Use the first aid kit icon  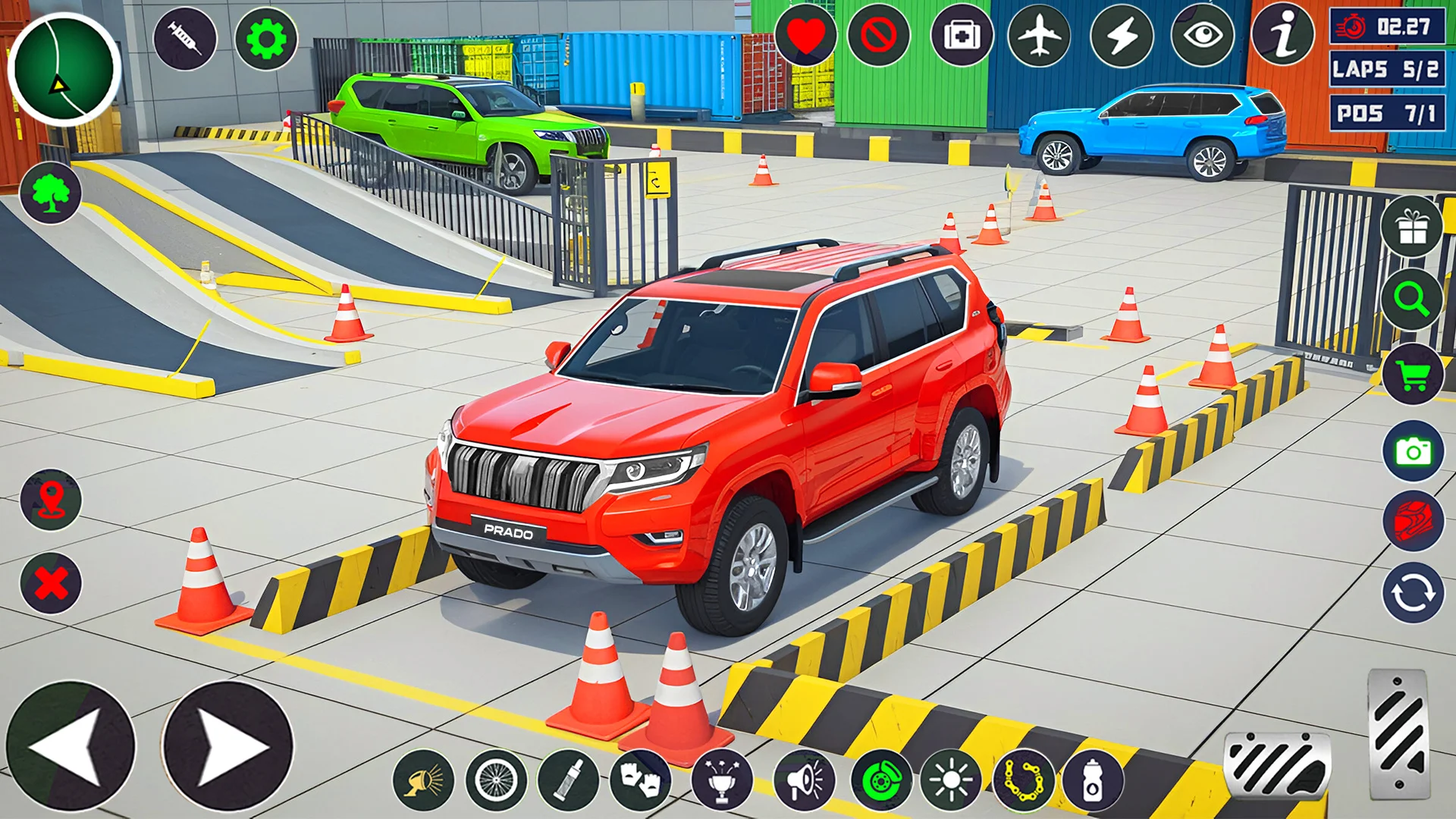962,36
